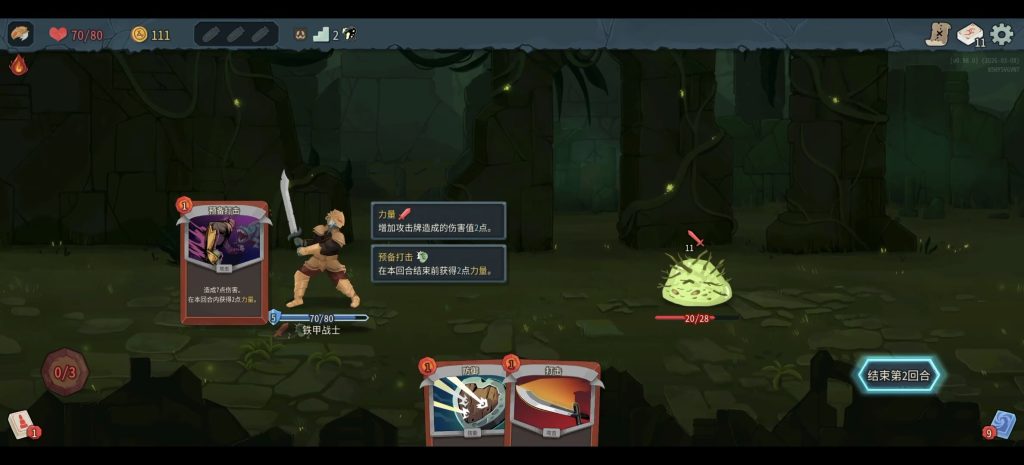Image resolution: width=1024 pixels, height=465 pixels.
Task: Open the discard pile at bottom right
Action: pos(1003,424)
